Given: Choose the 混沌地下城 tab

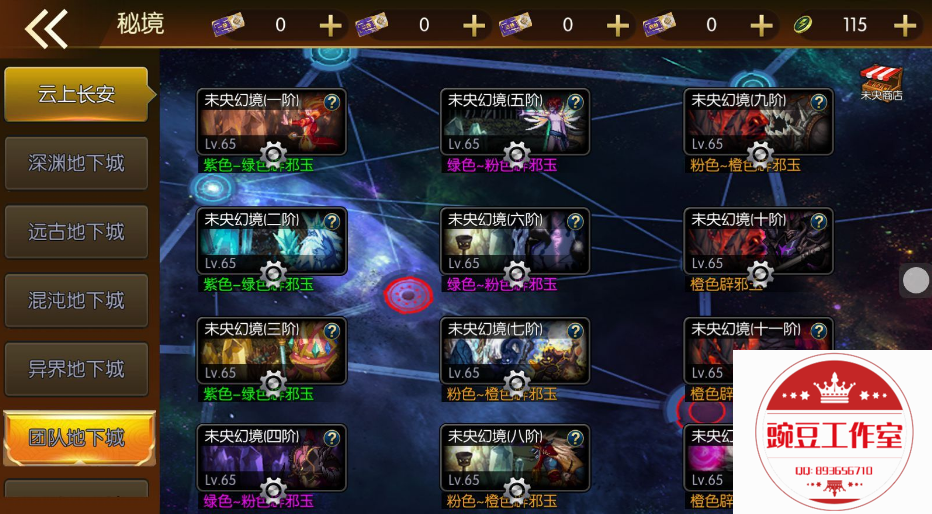Looking at the screenshot, I should (76, 300).
